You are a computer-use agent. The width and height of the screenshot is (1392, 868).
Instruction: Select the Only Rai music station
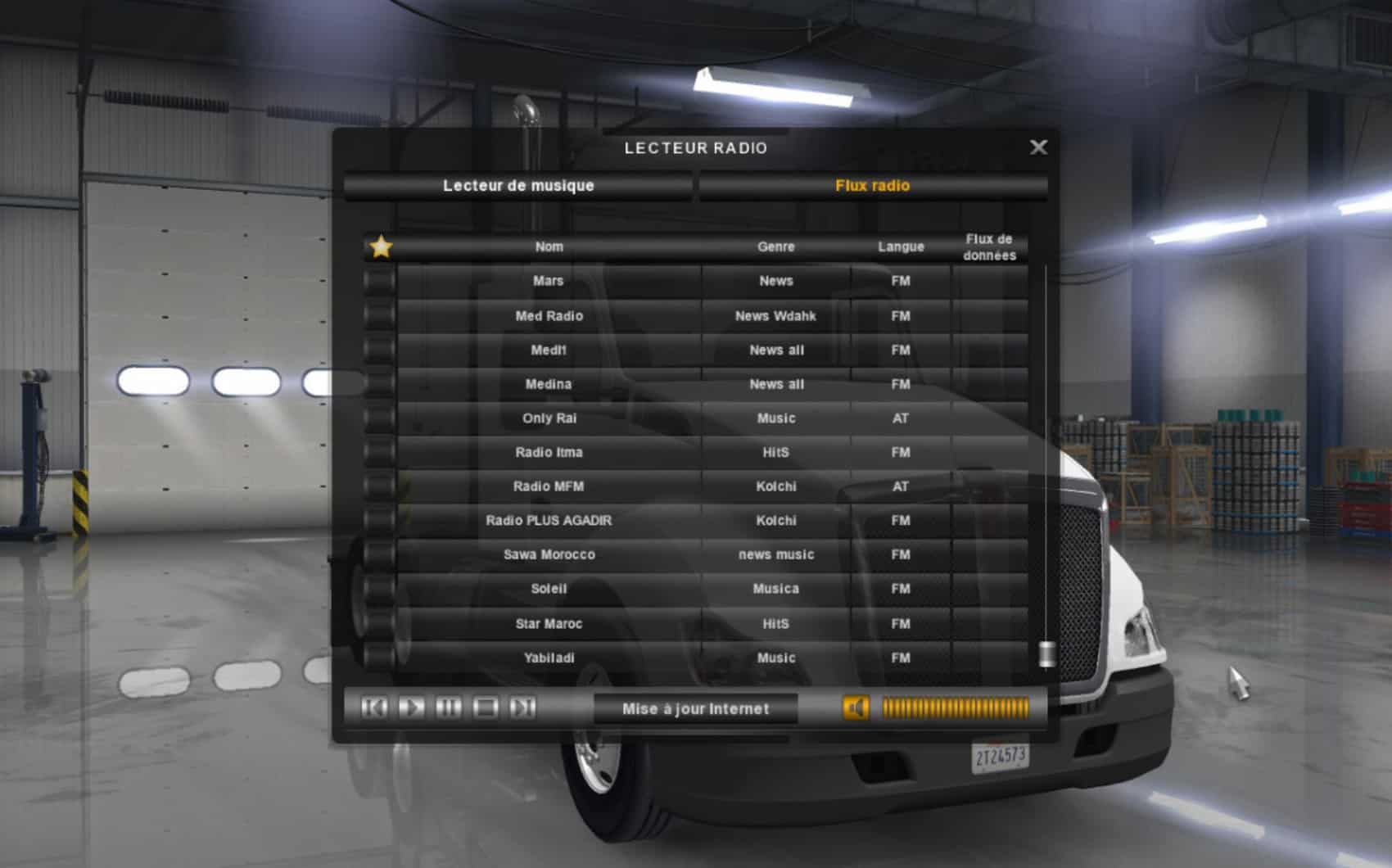[x=549, y=418]
